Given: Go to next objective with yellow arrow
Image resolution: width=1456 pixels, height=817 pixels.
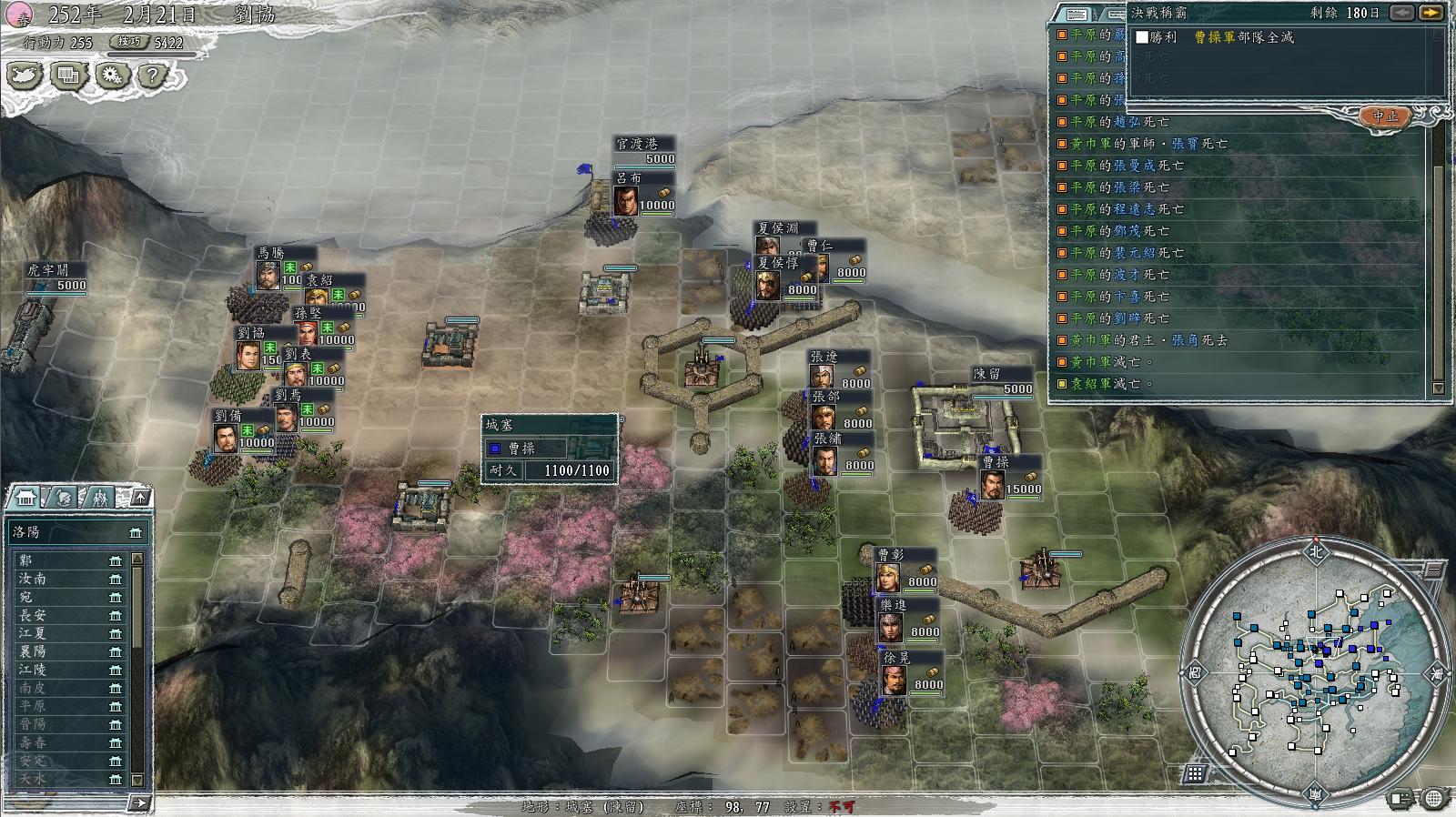Looking at the screenshot, I should coord(1431,13).
